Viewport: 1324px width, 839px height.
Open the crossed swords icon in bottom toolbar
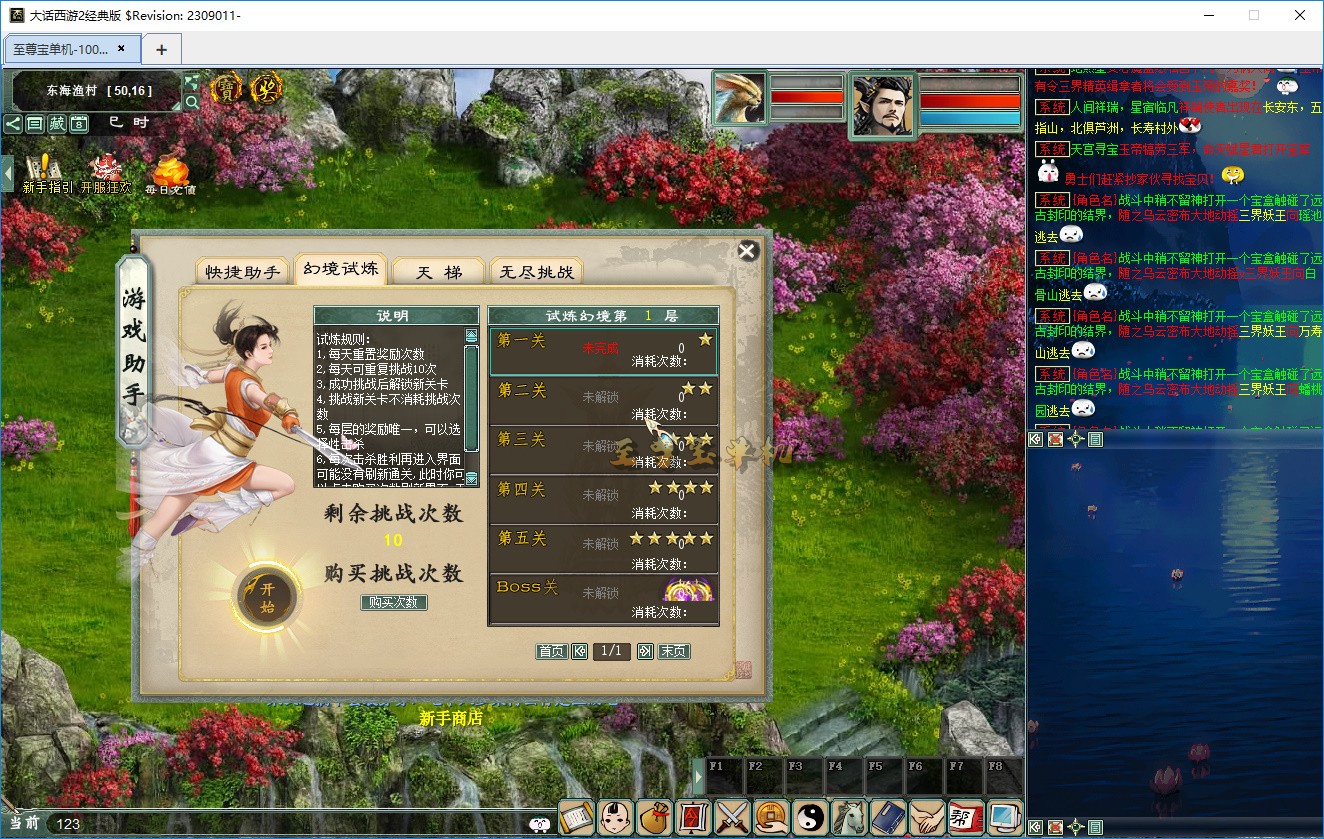[732, 818]
